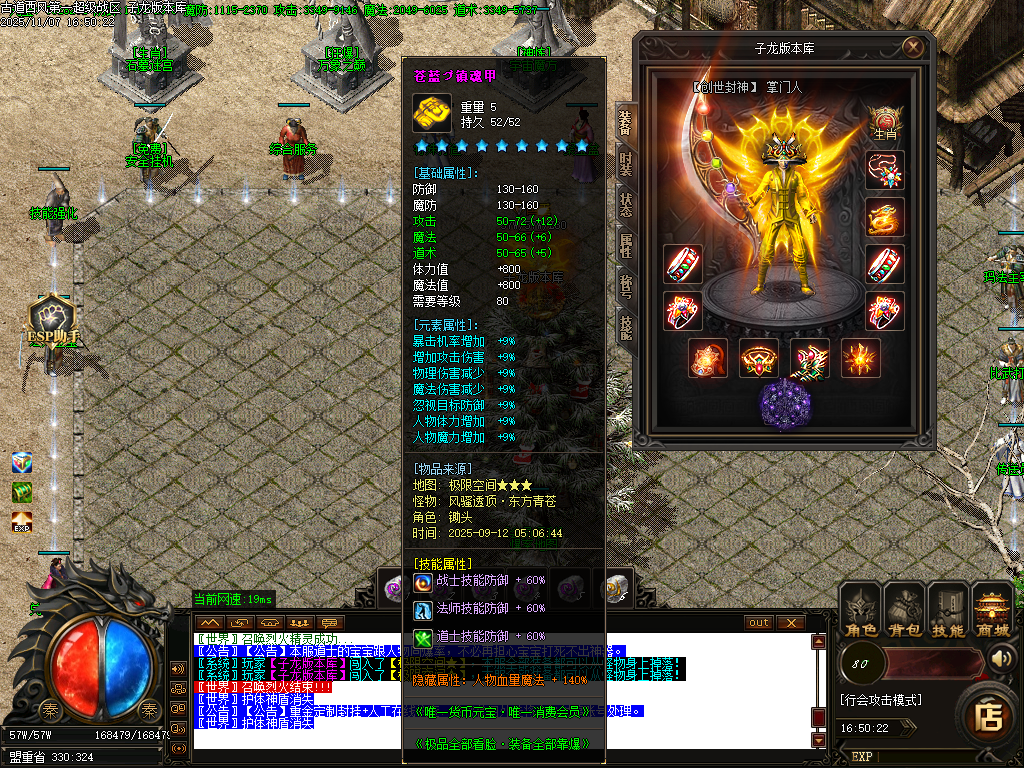This screenshot has height=768, width=1024.
Task: Click the chat window out button
Action: [x=759, y=623]
